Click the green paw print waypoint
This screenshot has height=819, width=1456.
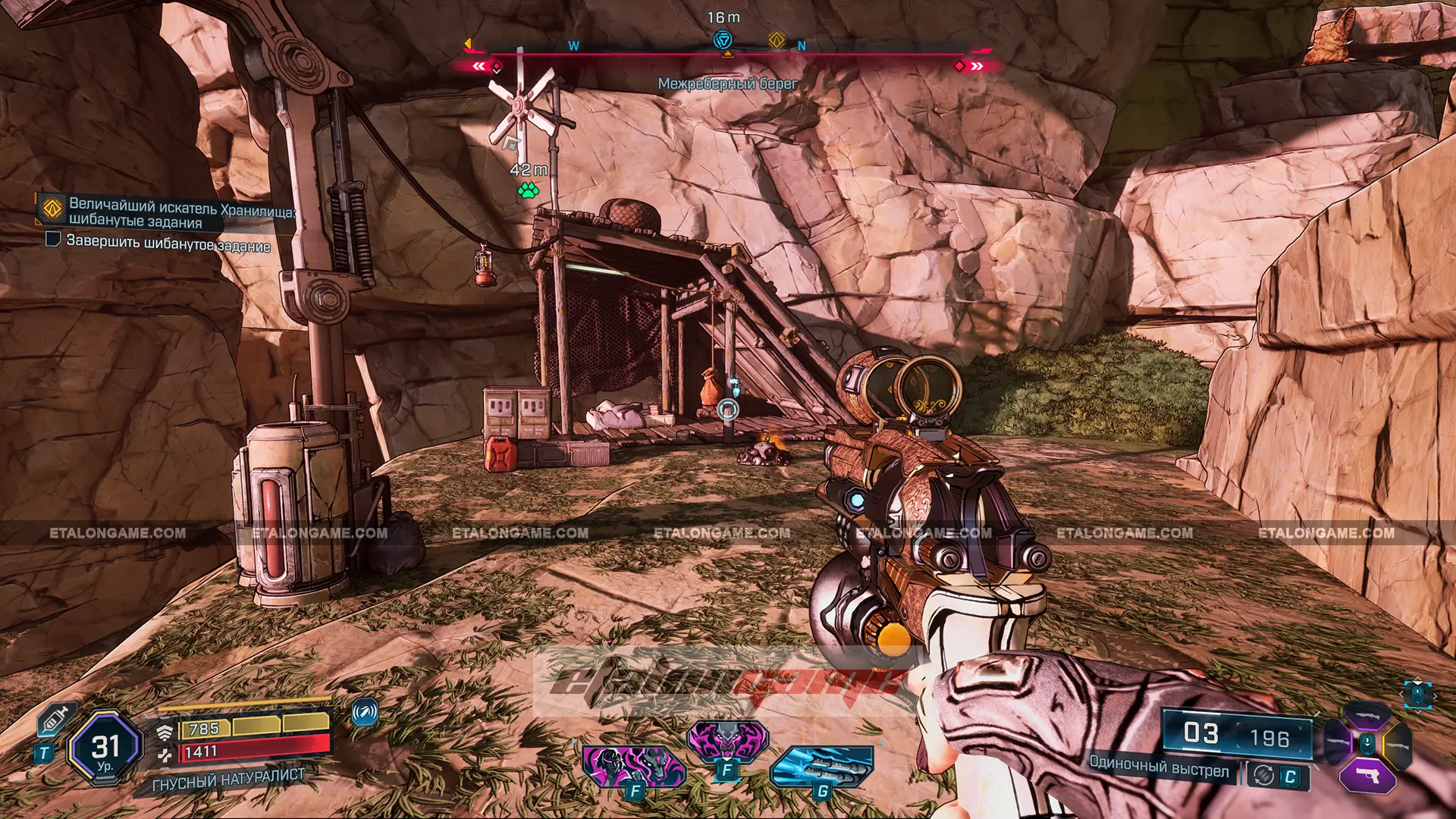pos(529,190)
